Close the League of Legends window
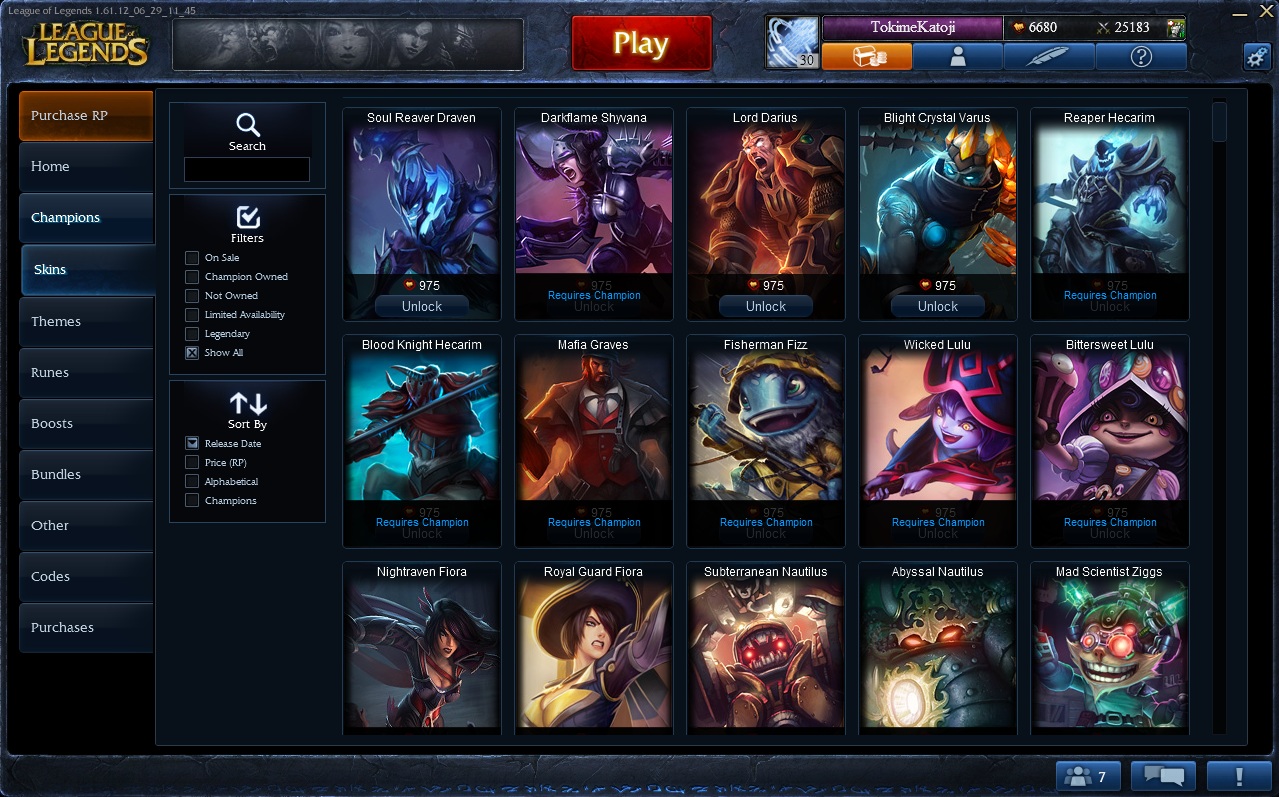The height and width of the screenshot is (797, 1279). (1265, 11)
